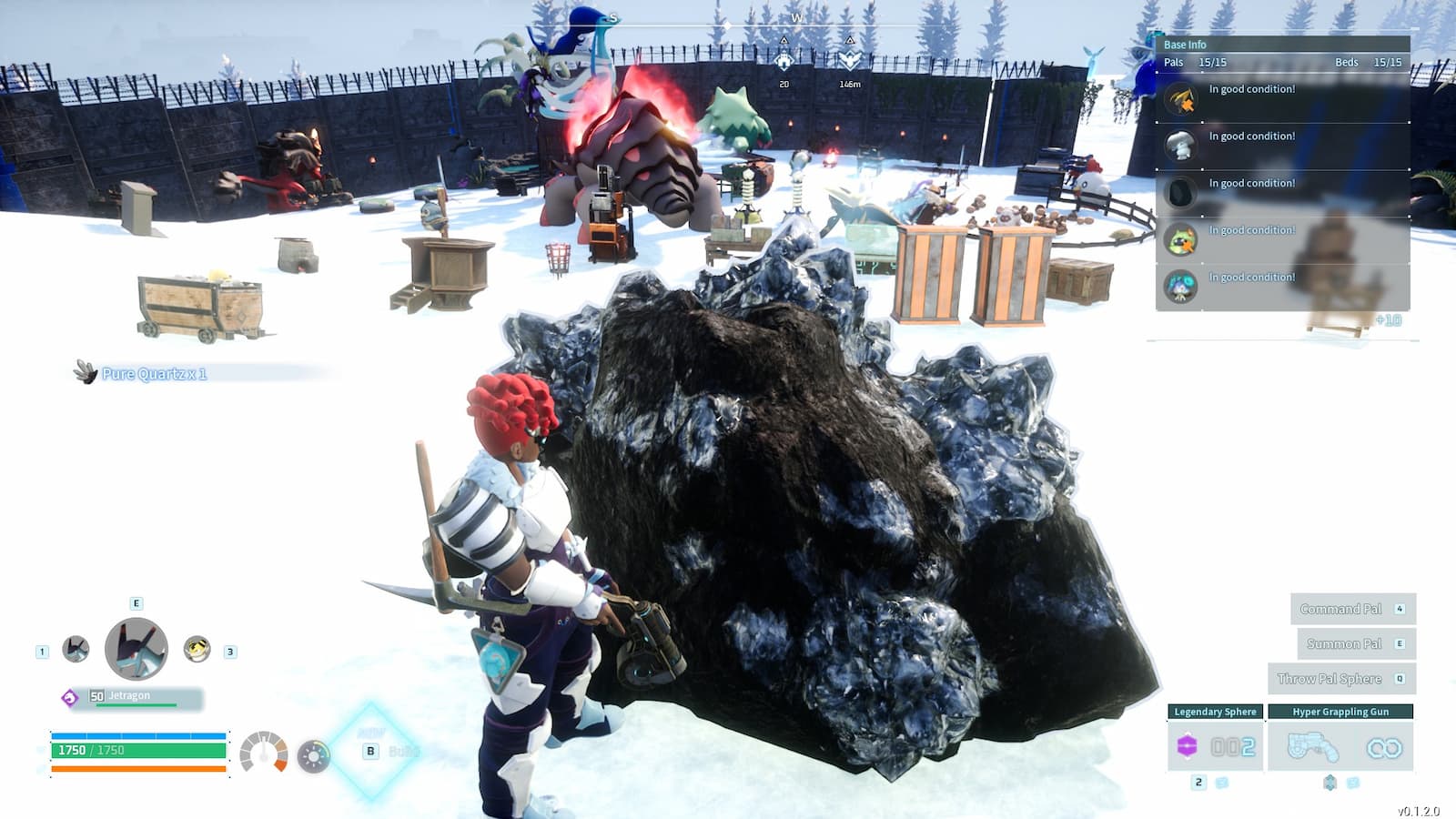The width and height of the screenshot is (1456, 819).
Task: Click the Legendary Sphere icon in the weapon slot
Action: (x=1187, y=745)
